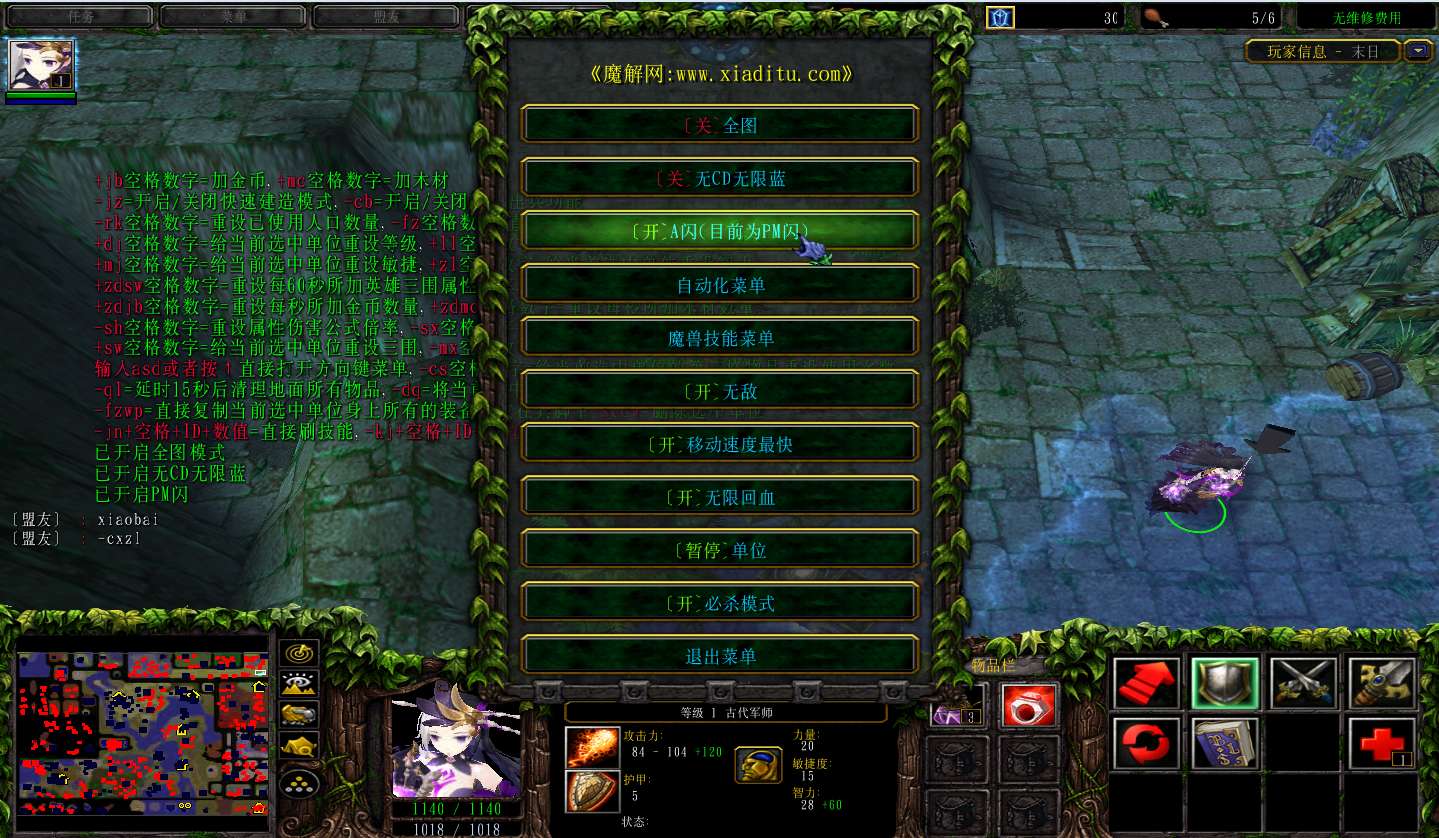
Task: Enable 移动速度最快 max move speed
Action: tap(720, 443)
